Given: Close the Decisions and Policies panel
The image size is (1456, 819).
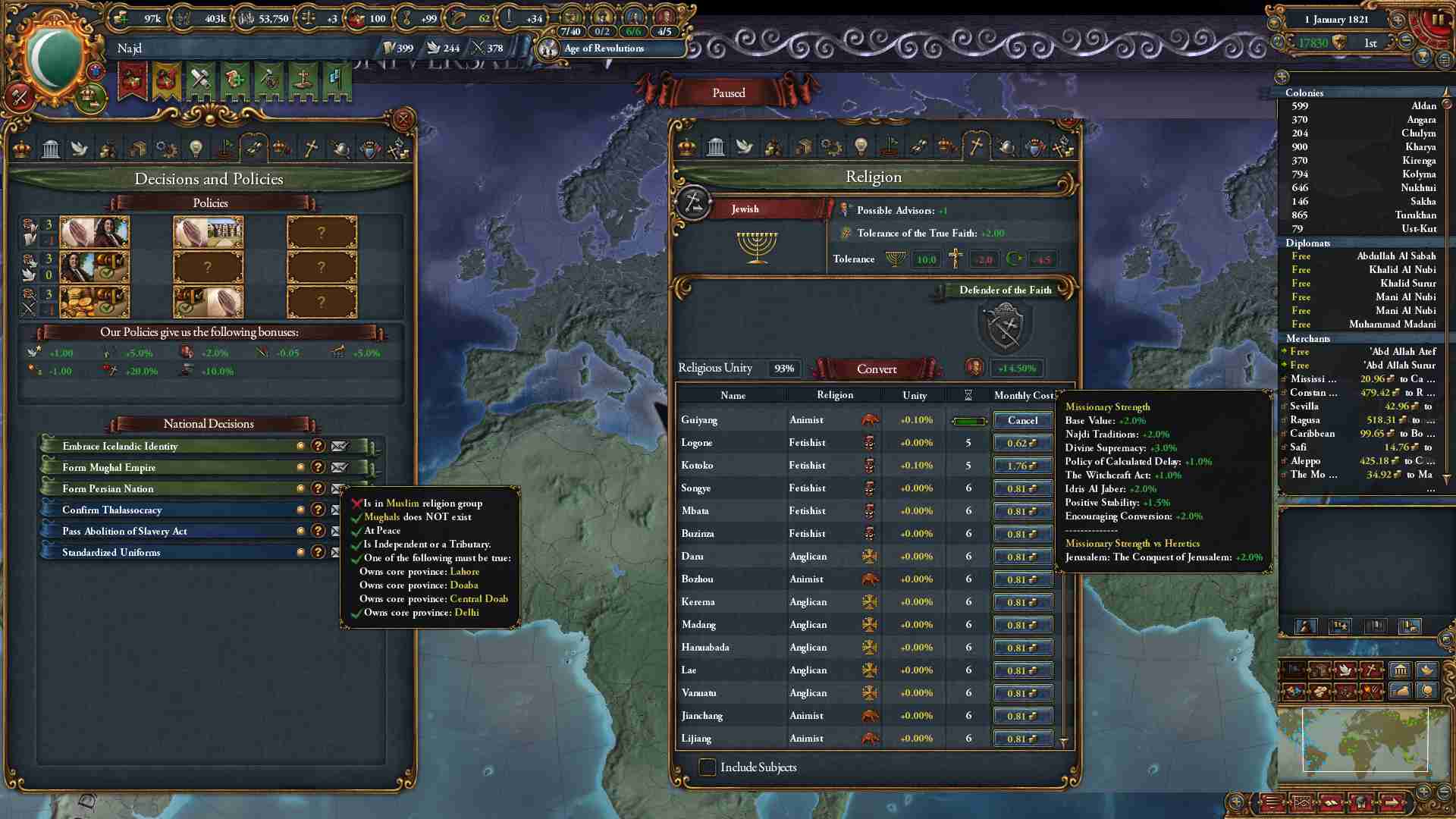Looking at the screenshot, I should (x=403, y=119).
